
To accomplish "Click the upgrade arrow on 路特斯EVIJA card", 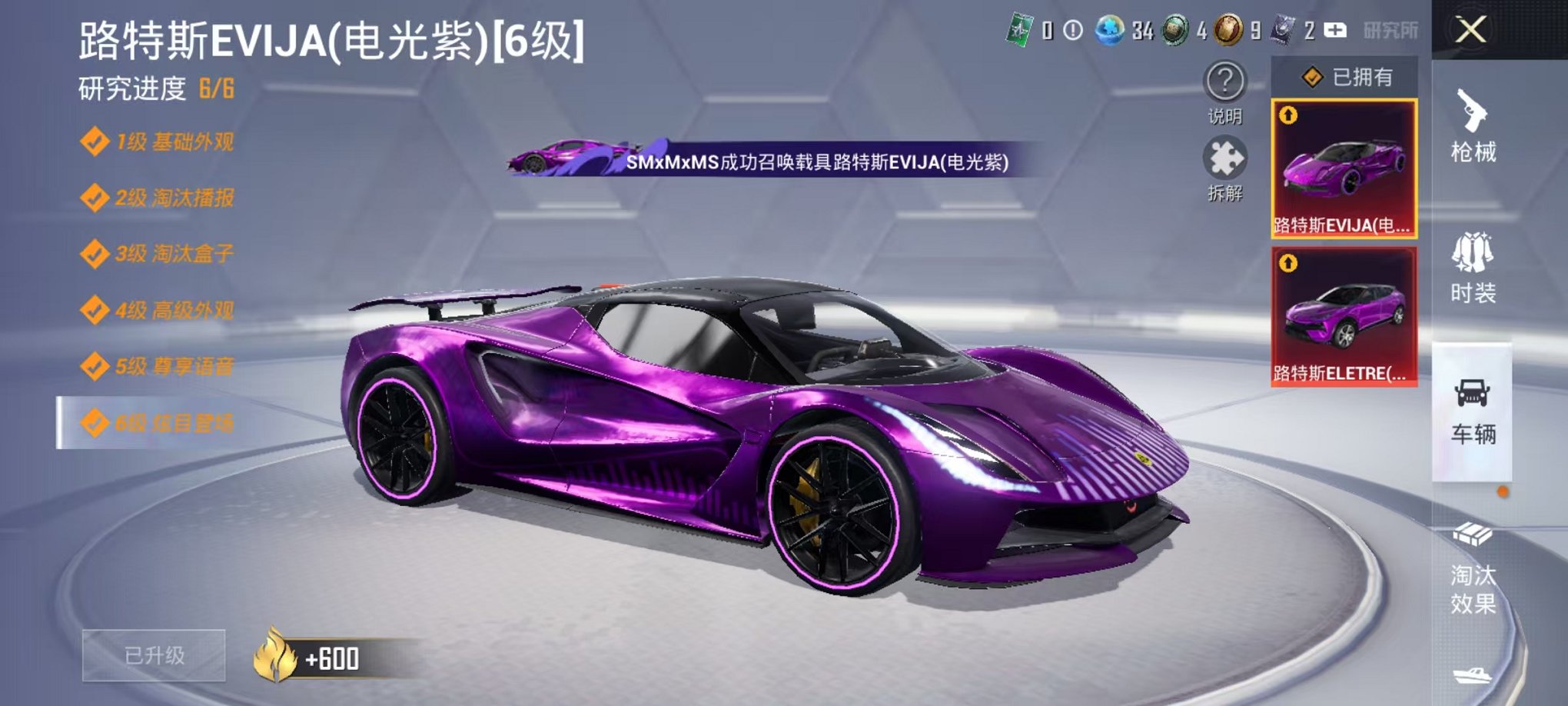I will click(1287, 113).
